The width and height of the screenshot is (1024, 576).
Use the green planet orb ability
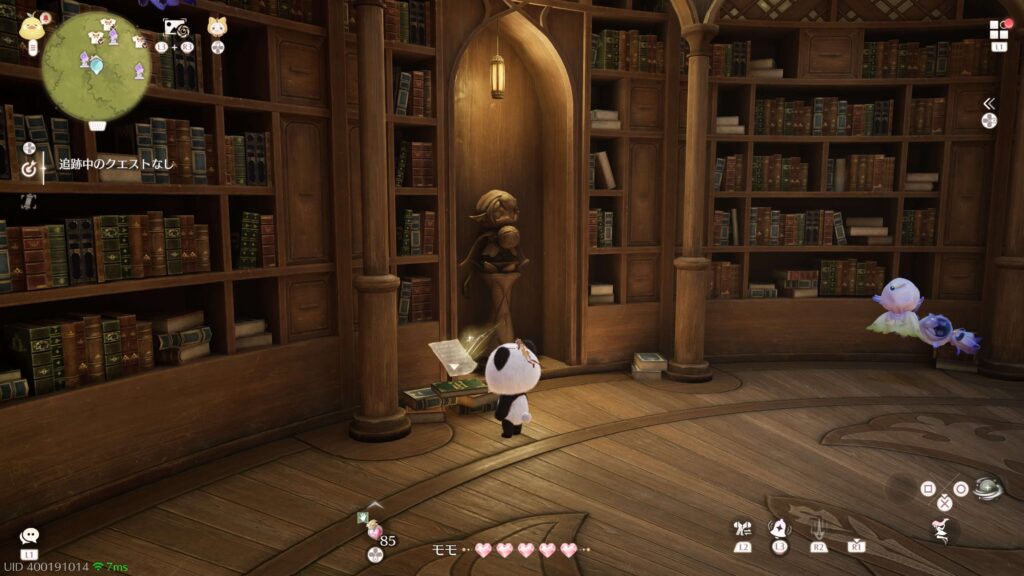[x=988, y=488]
